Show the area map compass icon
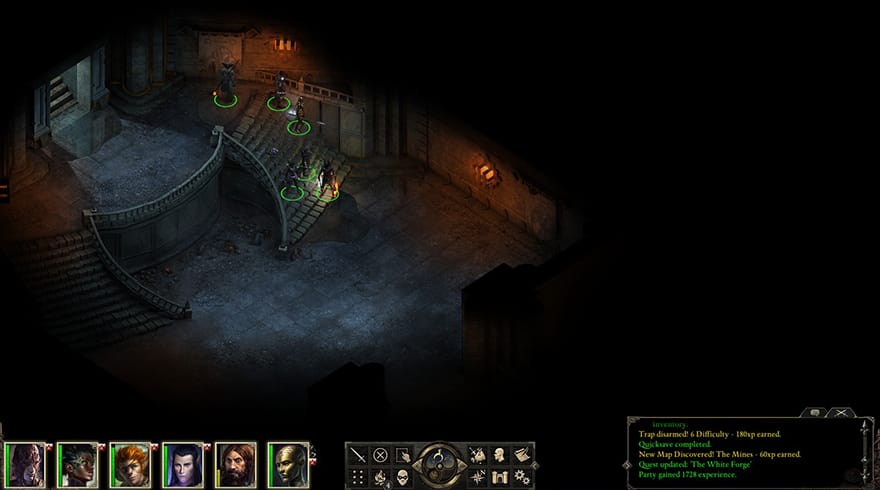 tap(476, 476)
